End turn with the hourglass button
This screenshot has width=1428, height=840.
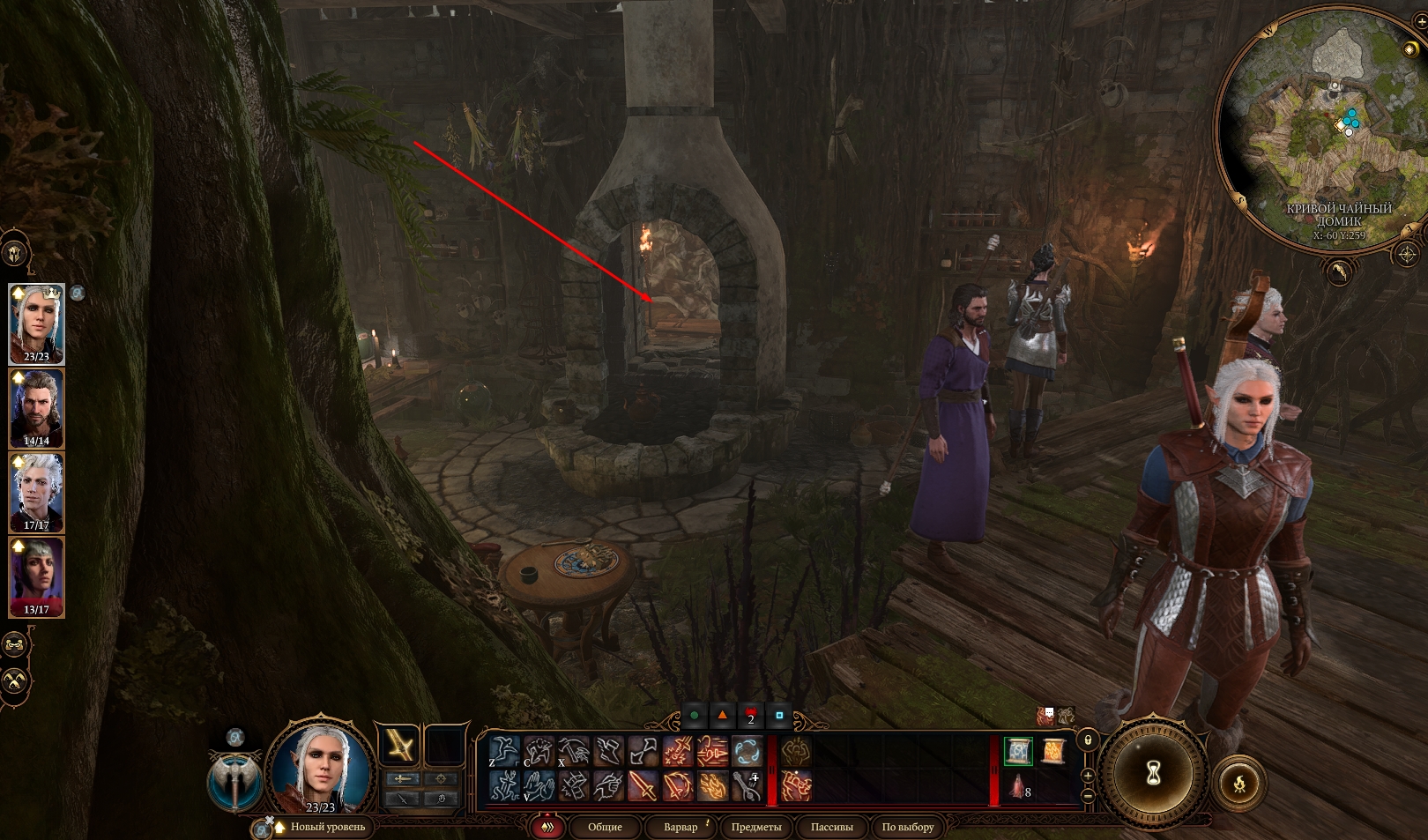click(x=1153, y=774)
